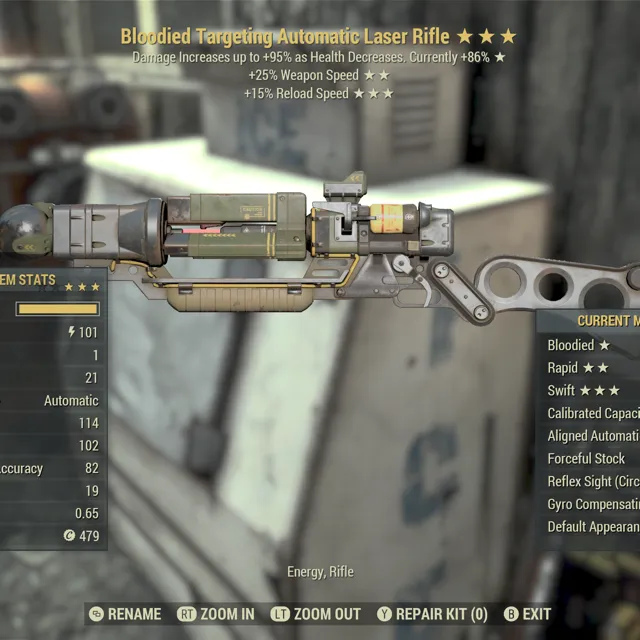Select the Forceful Stock mod row
The width and height of the screenshot is (640, 640).
pos(587,459)
